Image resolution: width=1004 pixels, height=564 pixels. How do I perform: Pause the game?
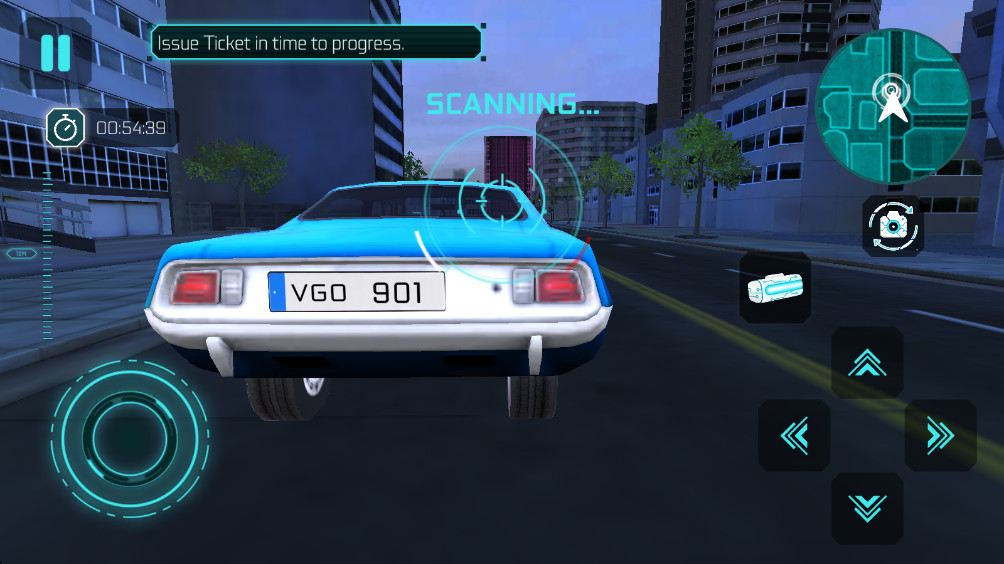click(56, 52)
